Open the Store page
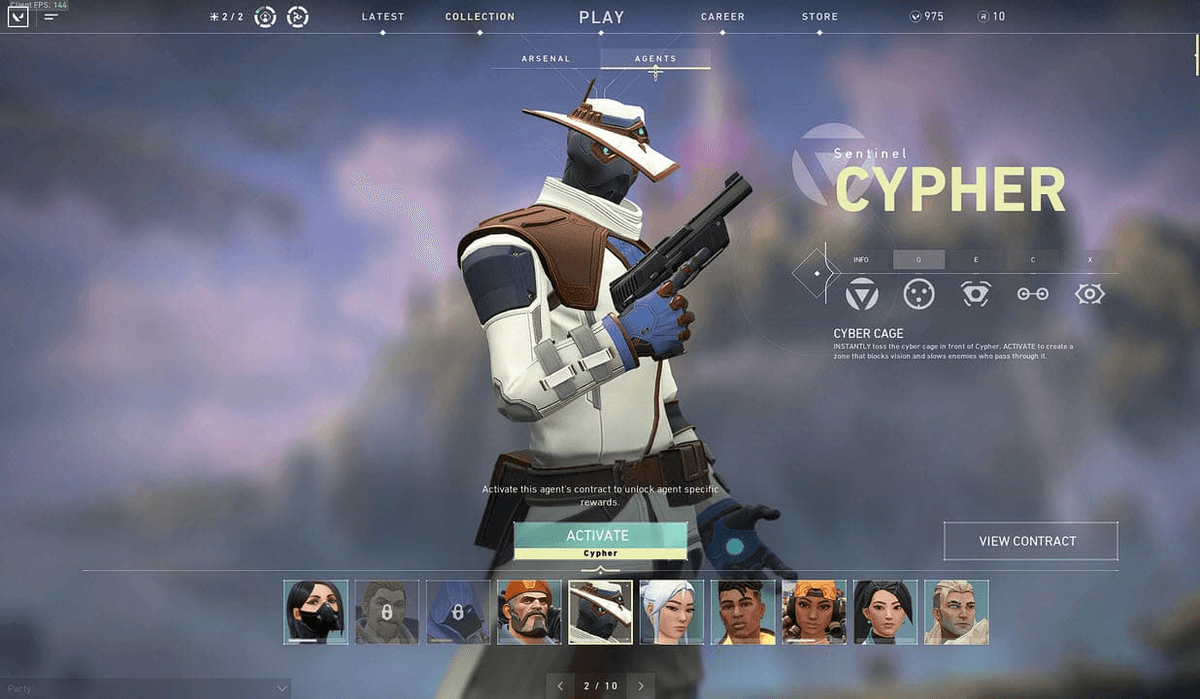1200x699 pixels. [820, 17]
